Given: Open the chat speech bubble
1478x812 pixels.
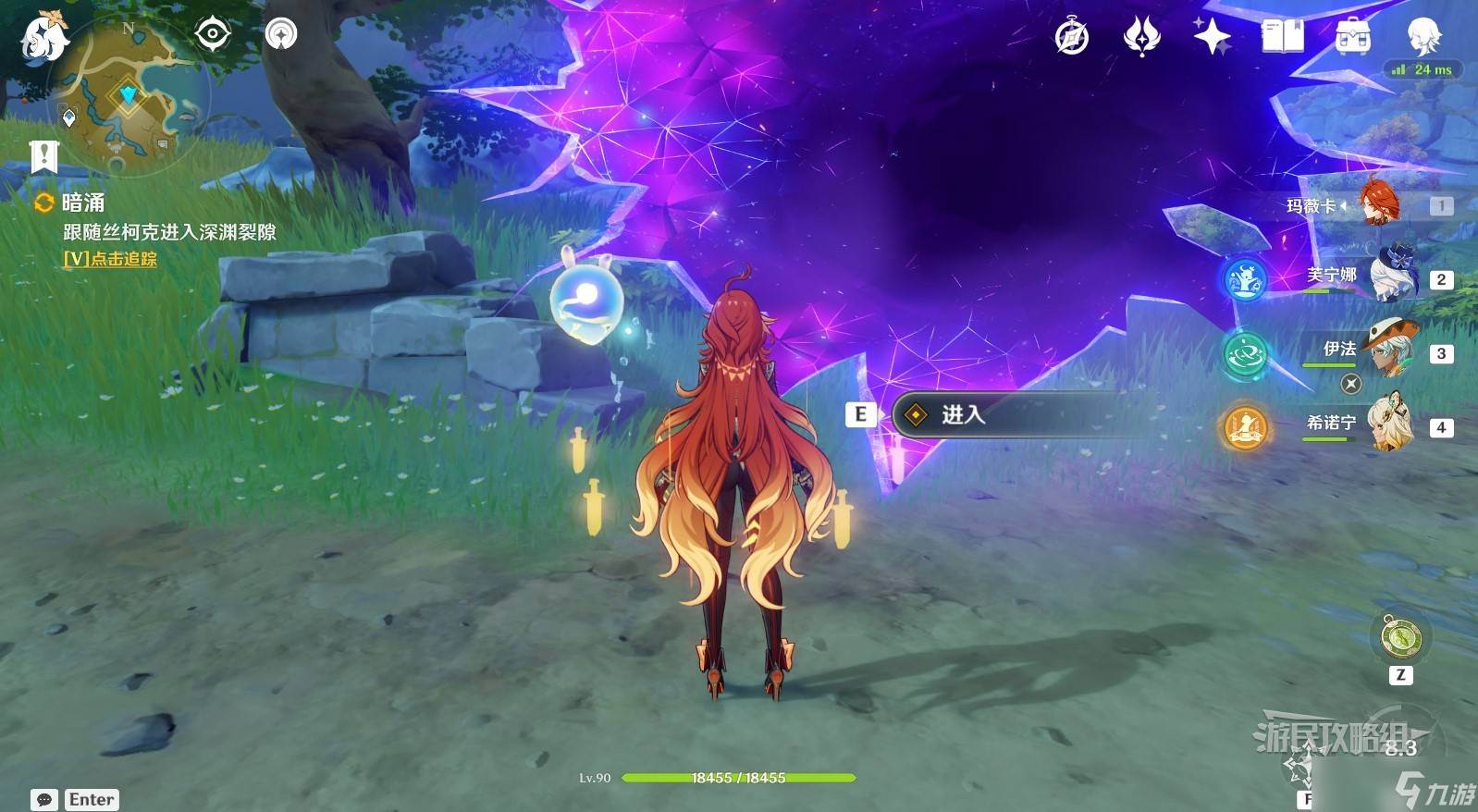Looking at the screenshot, I should (43, 799).
